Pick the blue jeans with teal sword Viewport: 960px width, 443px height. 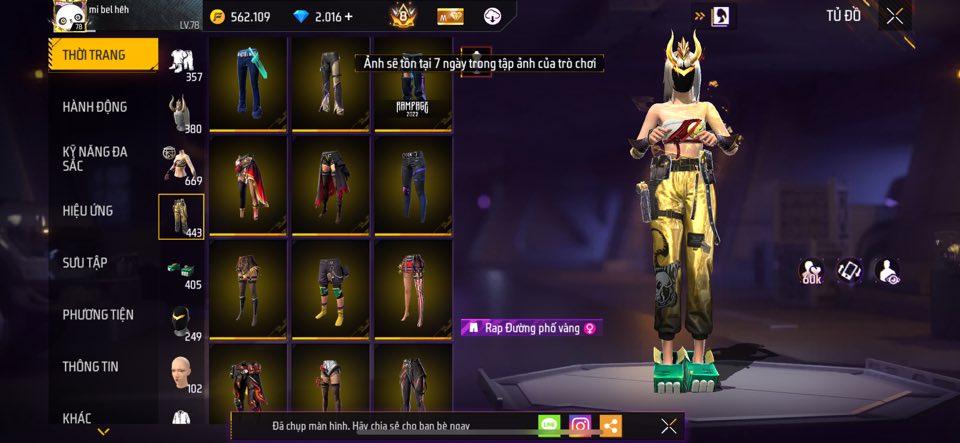tap(247, 84)
